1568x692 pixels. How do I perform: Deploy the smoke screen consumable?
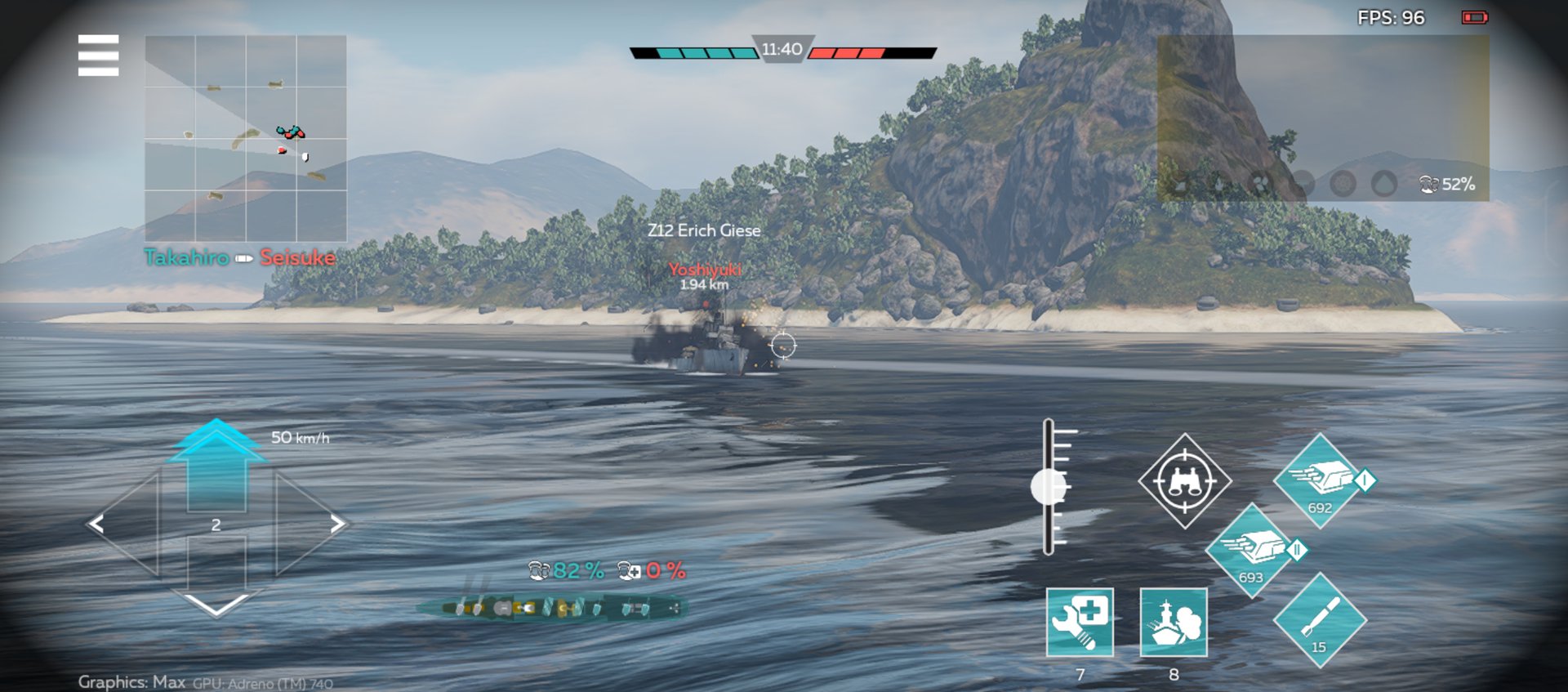click(x=1174, y=622)
